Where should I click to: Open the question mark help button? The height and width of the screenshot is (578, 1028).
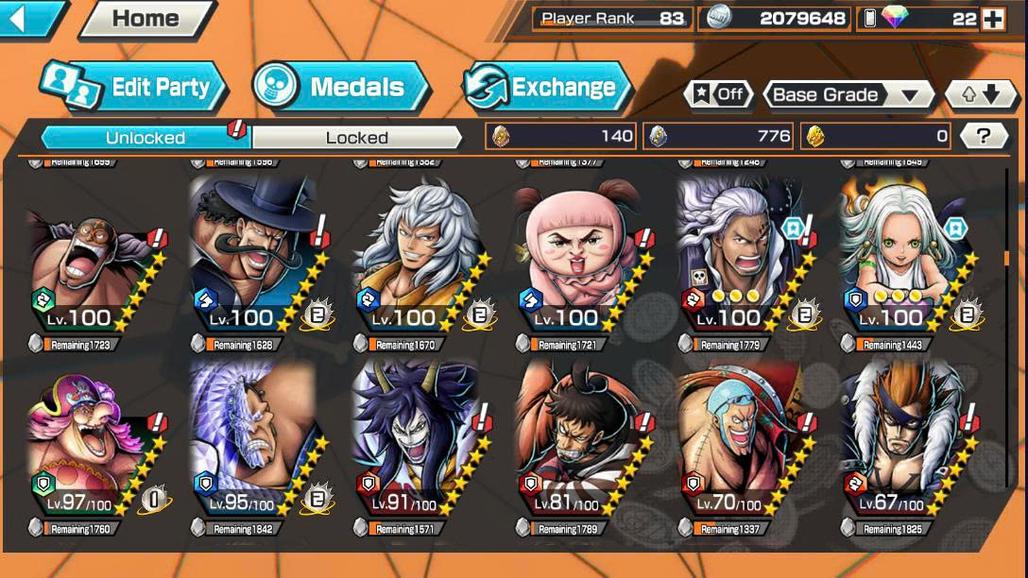coord(983,136)
